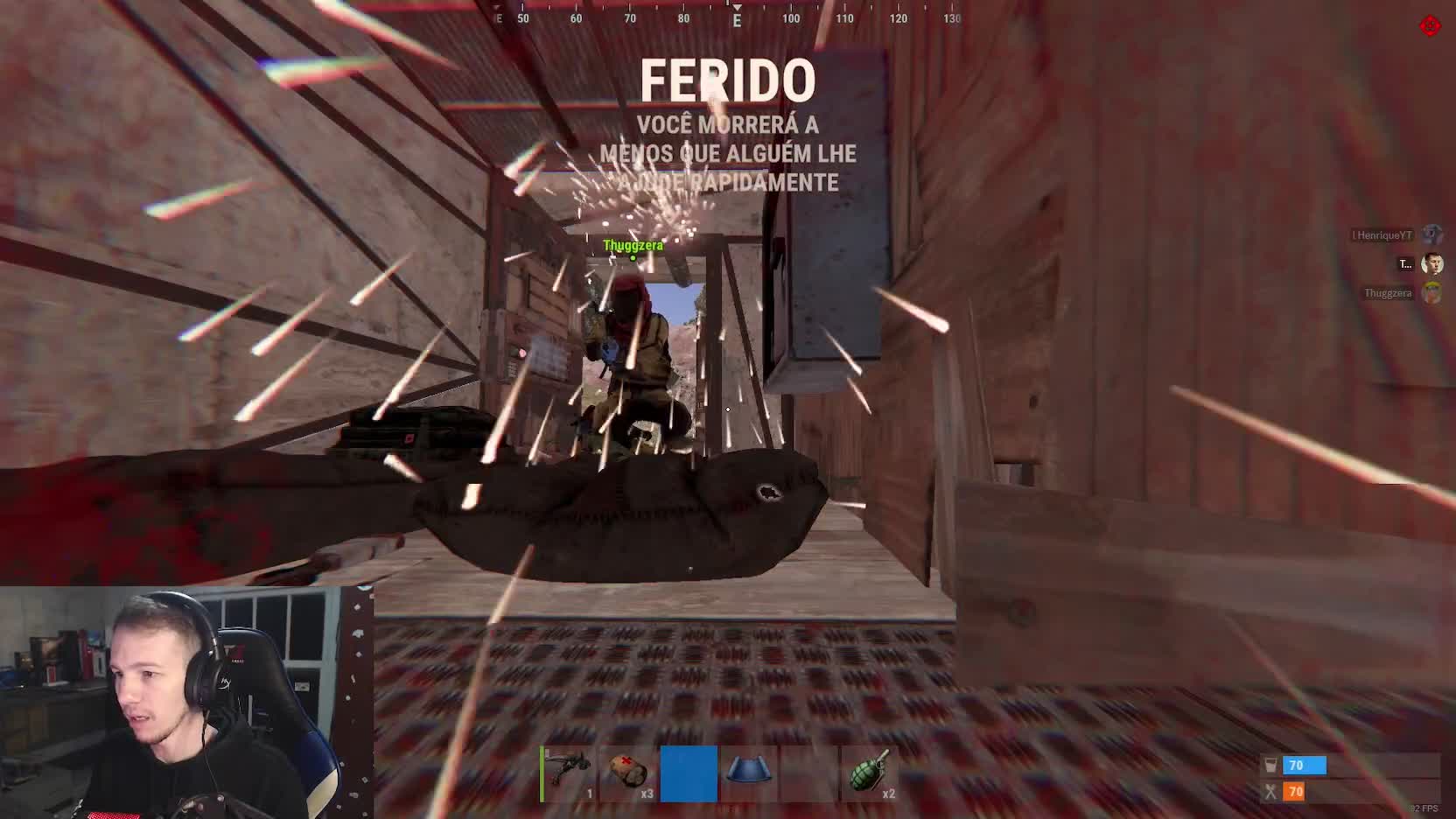Select the crossbow hotbar slot
1456x819 pixels.
pos(570,774)
